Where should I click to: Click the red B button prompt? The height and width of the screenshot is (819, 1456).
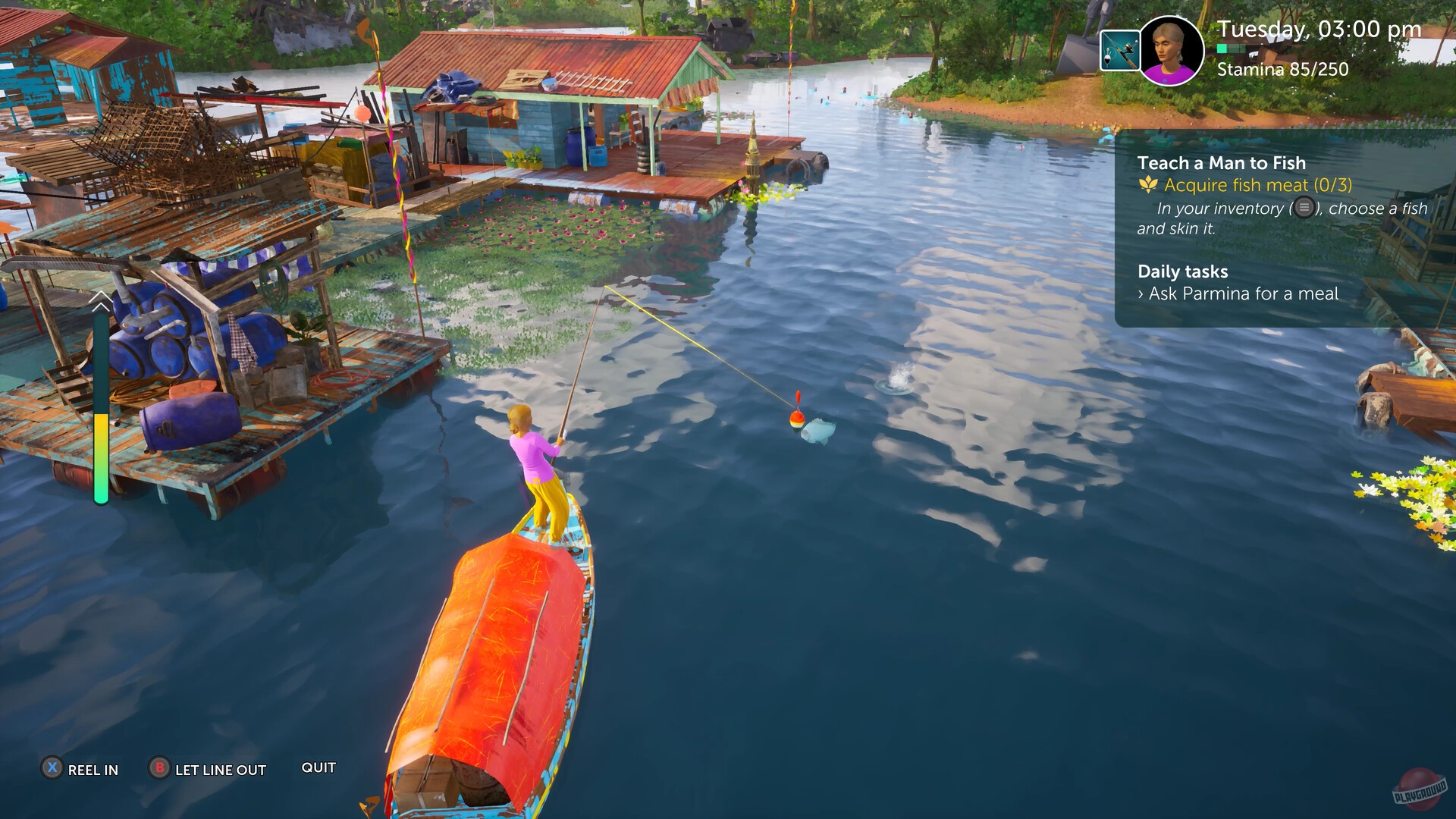pos(159,770)
